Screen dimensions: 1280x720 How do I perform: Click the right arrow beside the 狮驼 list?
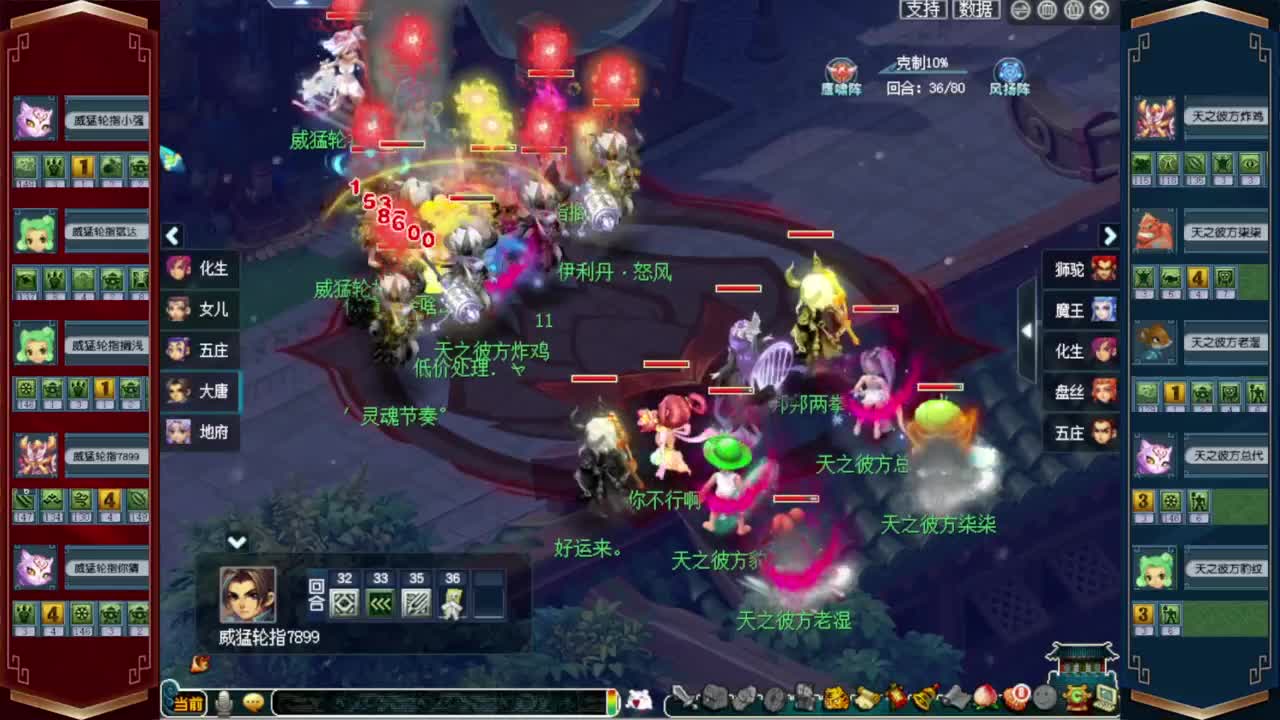click(1110, 236)
